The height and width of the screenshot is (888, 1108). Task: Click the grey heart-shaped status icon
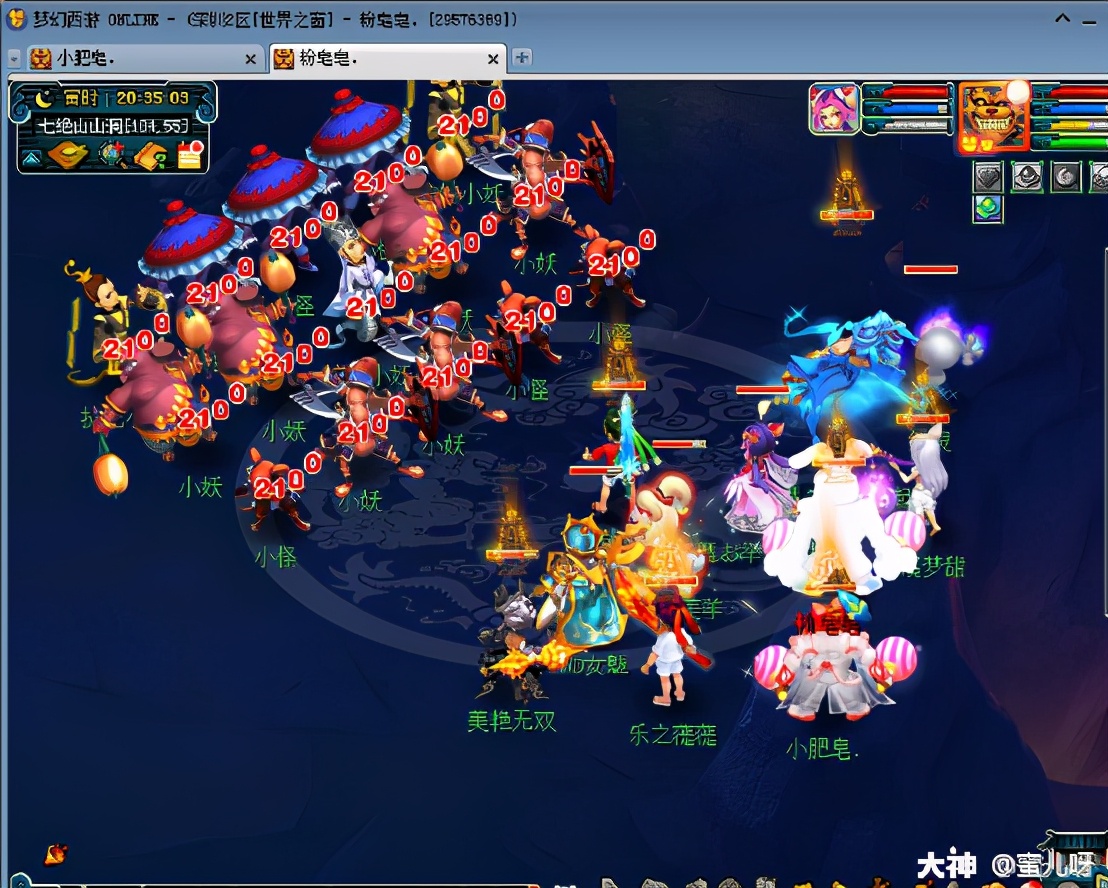[988, 177]
